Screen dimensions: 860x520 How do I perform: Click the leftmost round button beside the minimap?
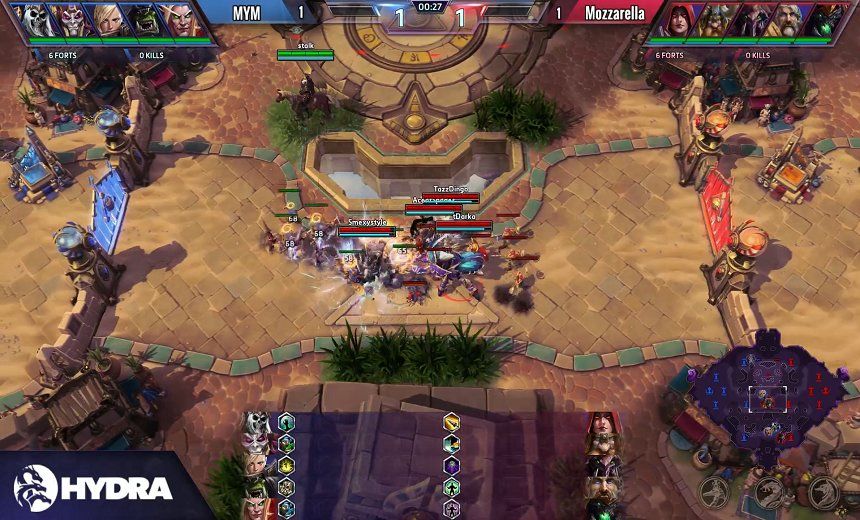point(713,491)
